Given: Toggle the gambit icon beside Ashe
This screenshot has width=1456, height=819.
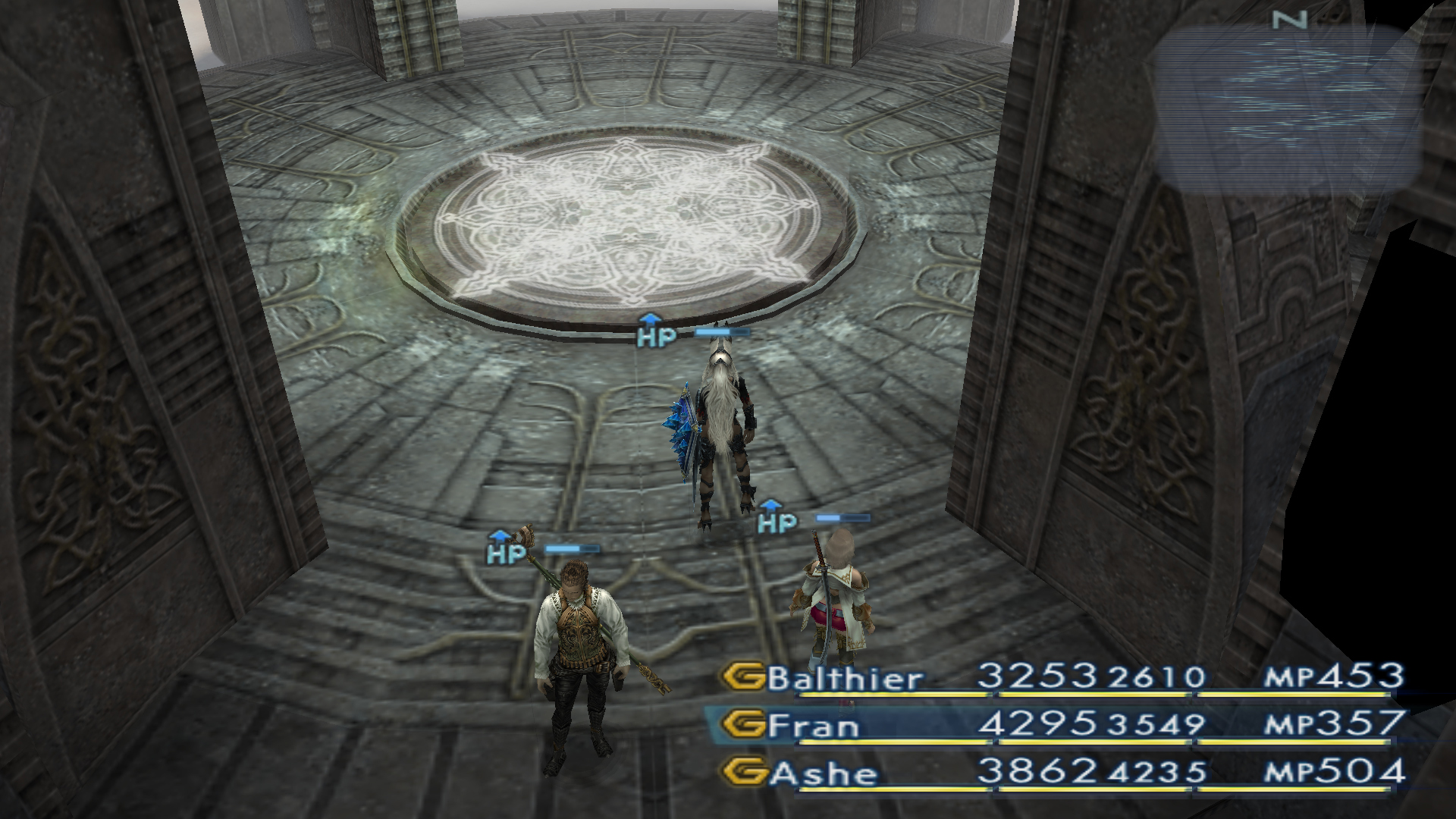Looking at the screenshot, I should [742, 773].
